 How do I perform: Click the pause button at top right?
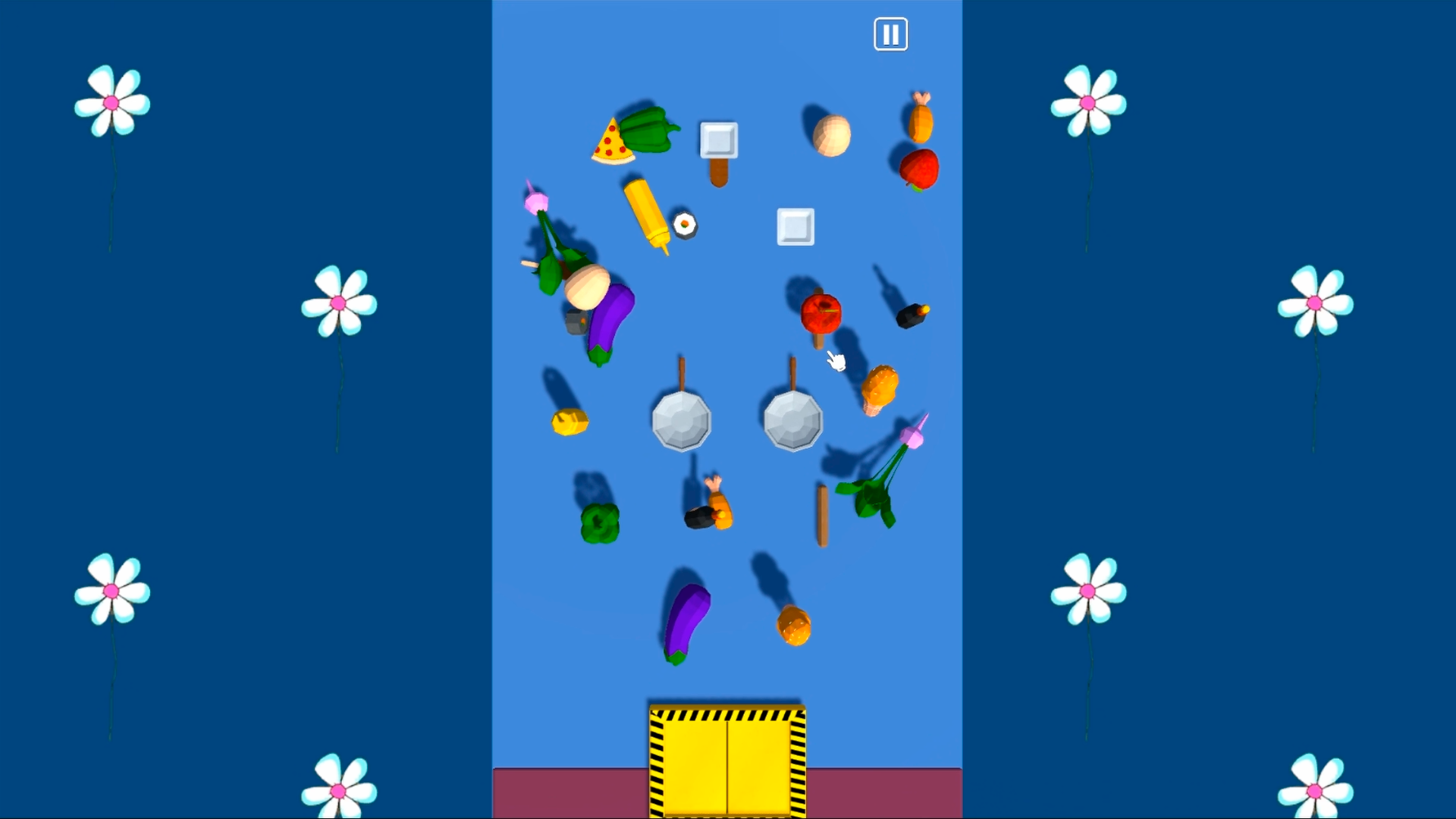pos(891,34)
